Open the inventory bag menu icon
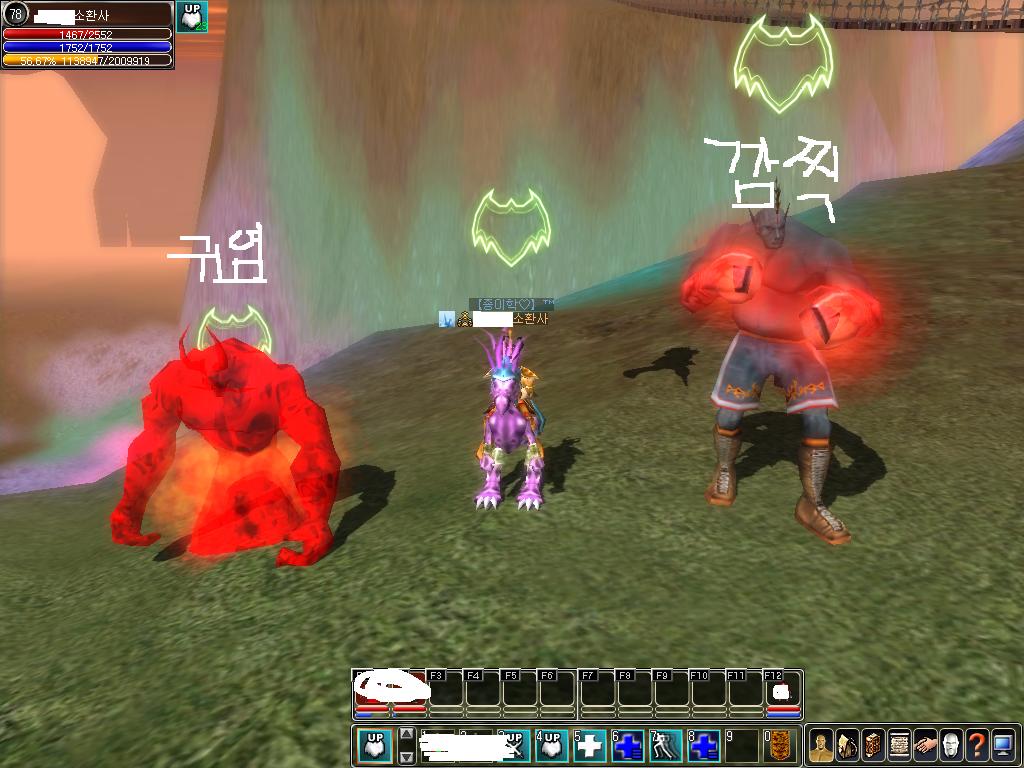This screenshot has height=768, width=1024. tap(847, 746)
